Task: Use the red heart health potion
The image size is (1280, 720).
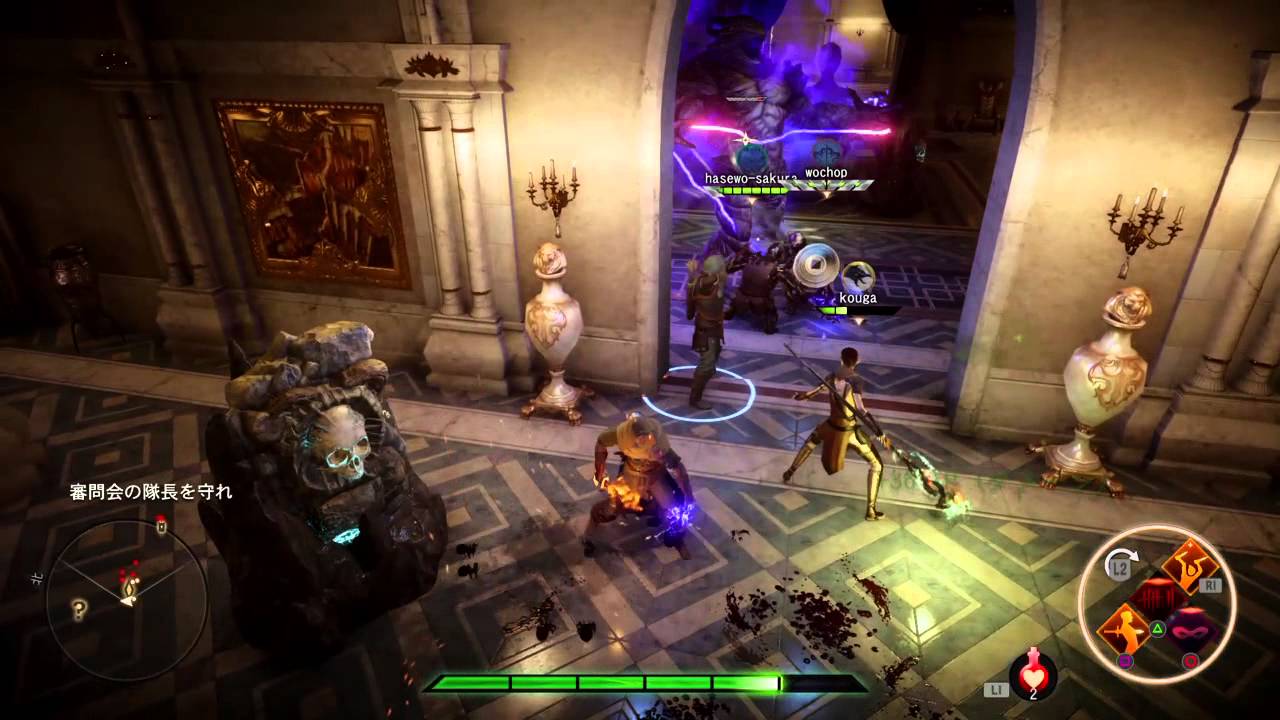Action: pyautogui.click(x=1033, y=675)
